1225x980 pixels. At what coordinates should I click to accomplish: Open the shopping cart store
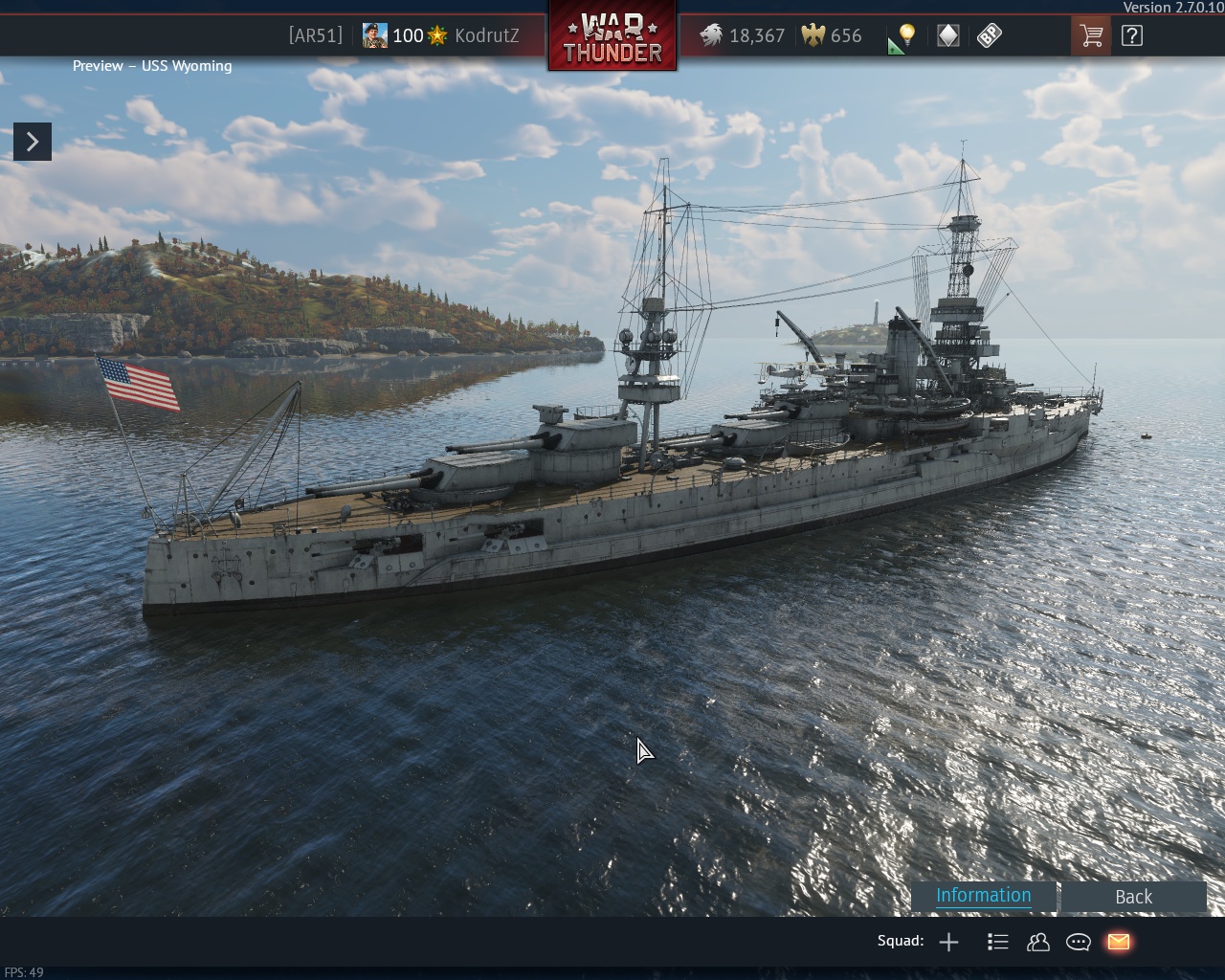click(1091, 36)
